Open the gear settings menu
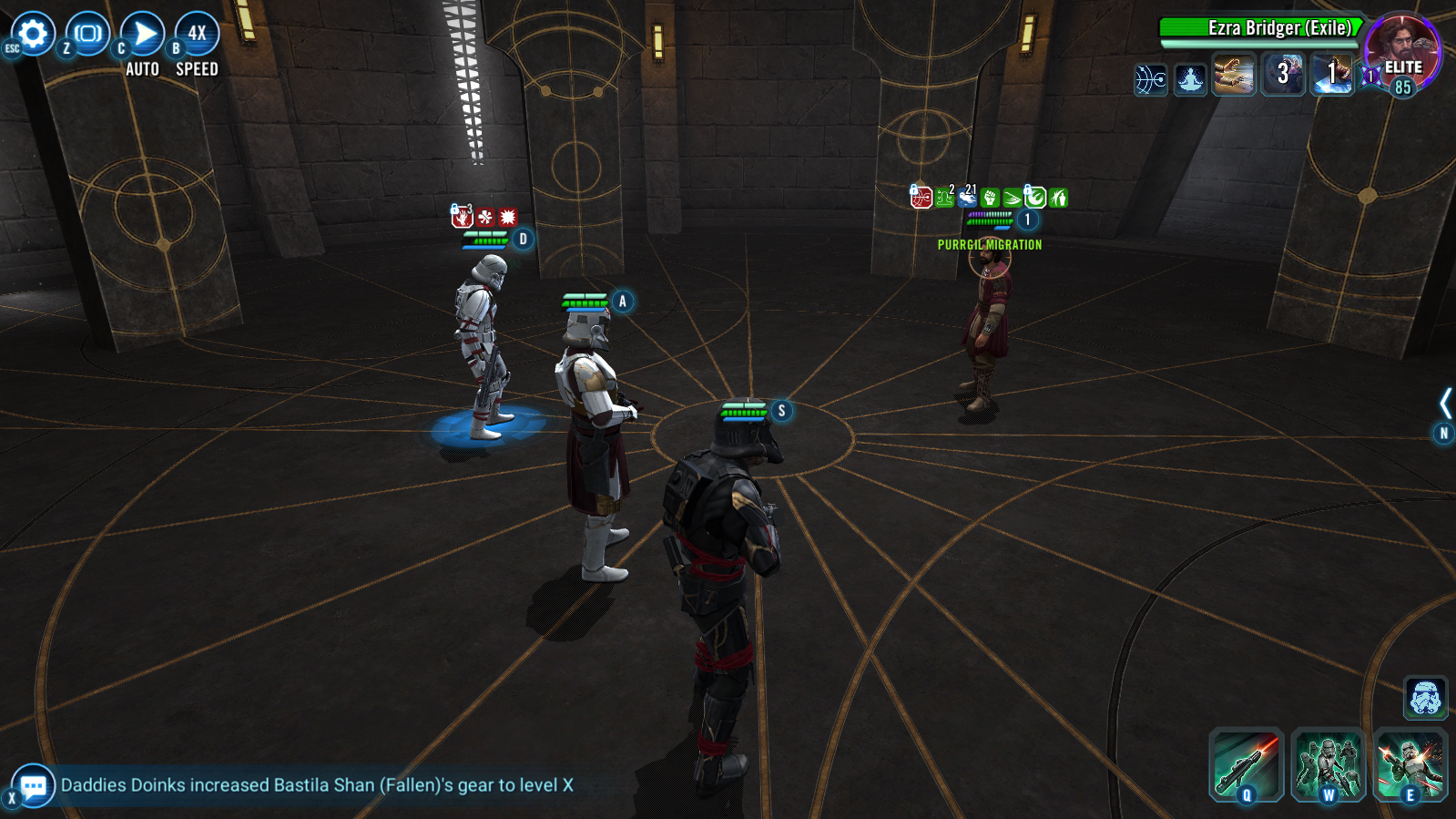The height and width of the screenshot is (819, 1456). (34, 35)
